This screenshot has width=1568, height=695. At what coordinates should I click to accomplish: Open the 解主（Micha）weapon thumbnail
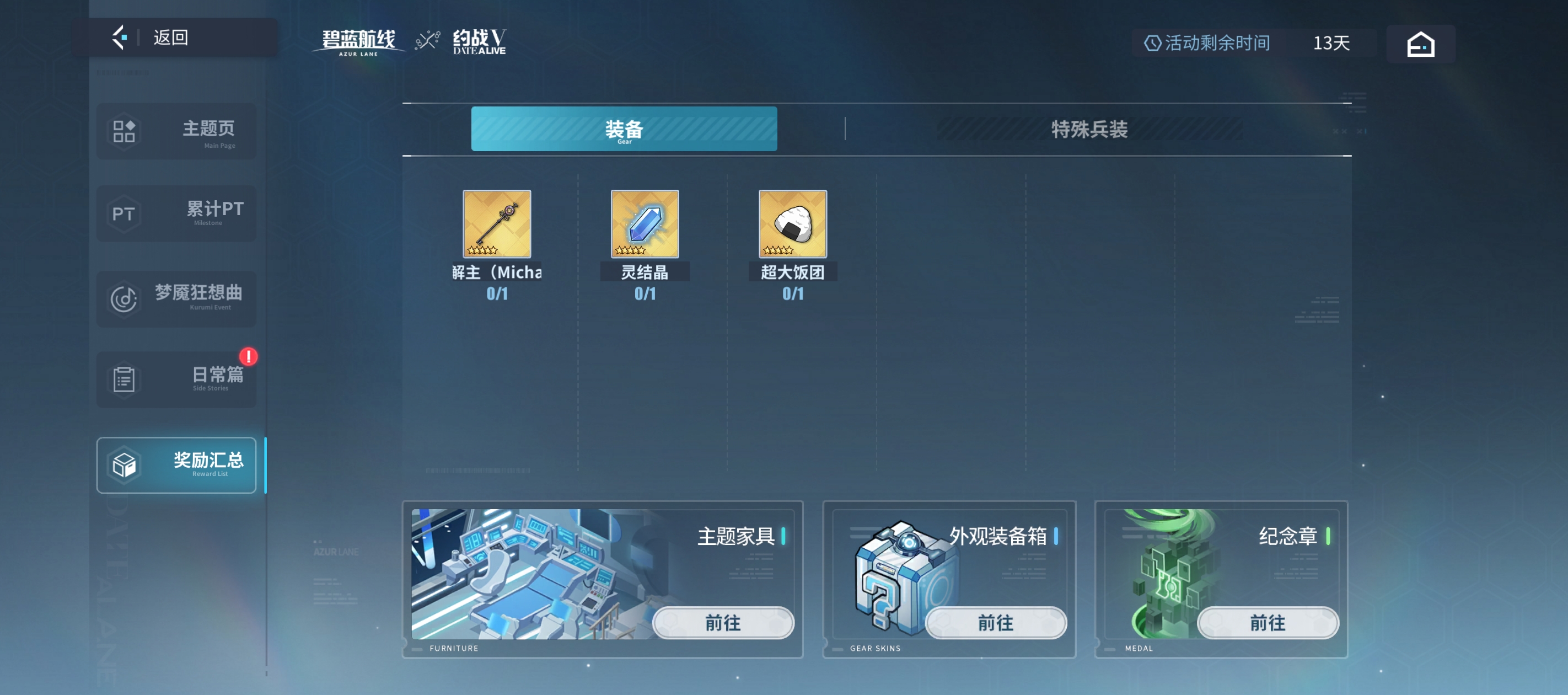pyautogui.click(x=497, y=224)
